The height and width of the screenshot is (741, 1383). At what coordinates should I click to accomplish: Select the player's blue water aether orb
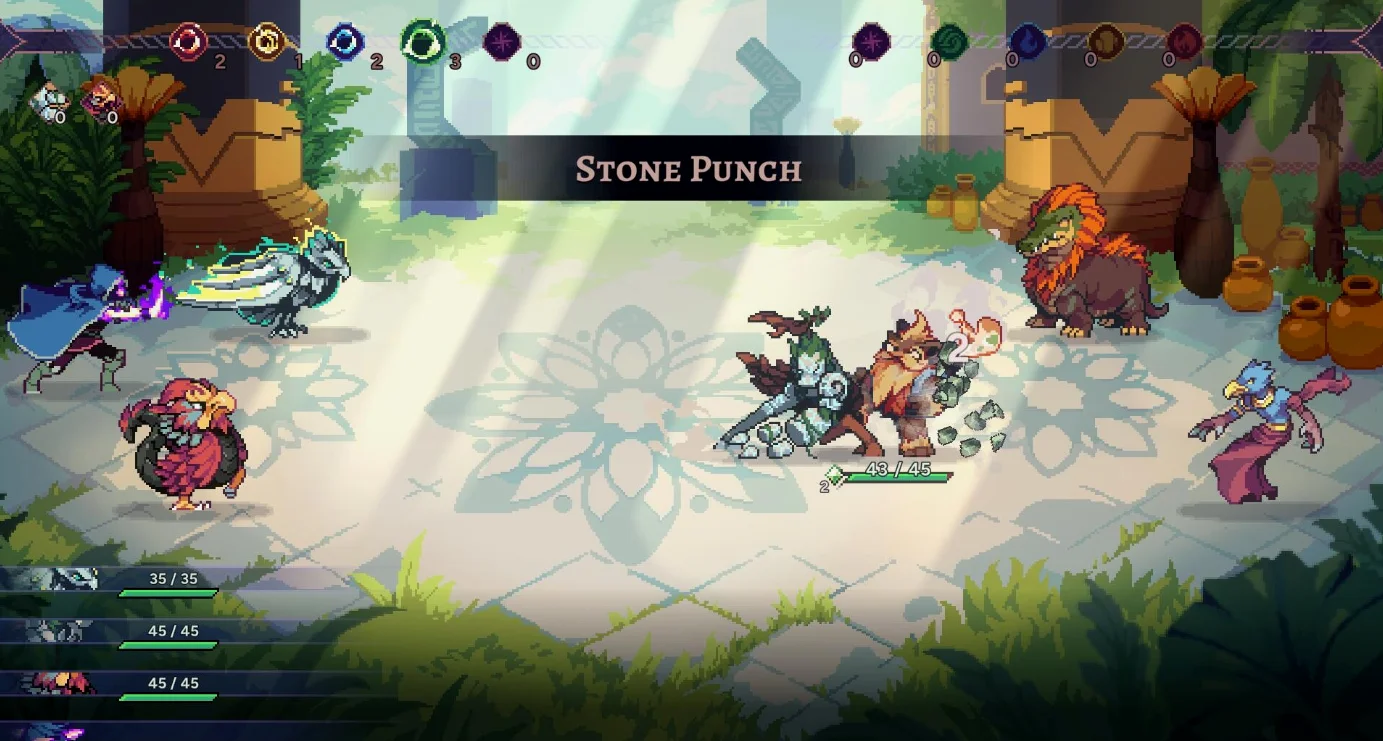[x=346, y=43]
